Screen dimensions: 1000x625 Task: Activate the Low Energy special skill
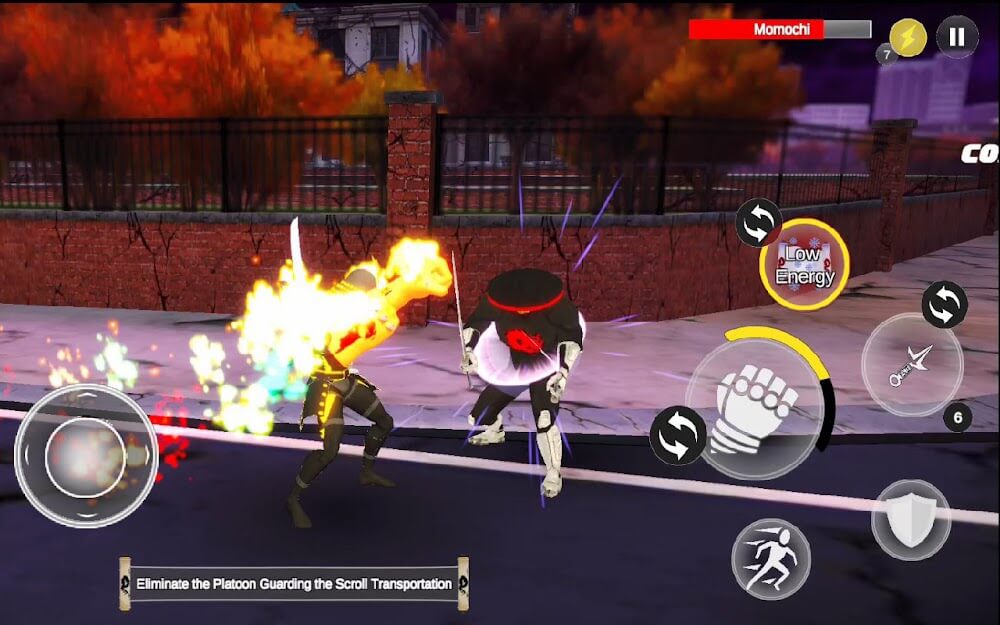(x=804, y=265)
